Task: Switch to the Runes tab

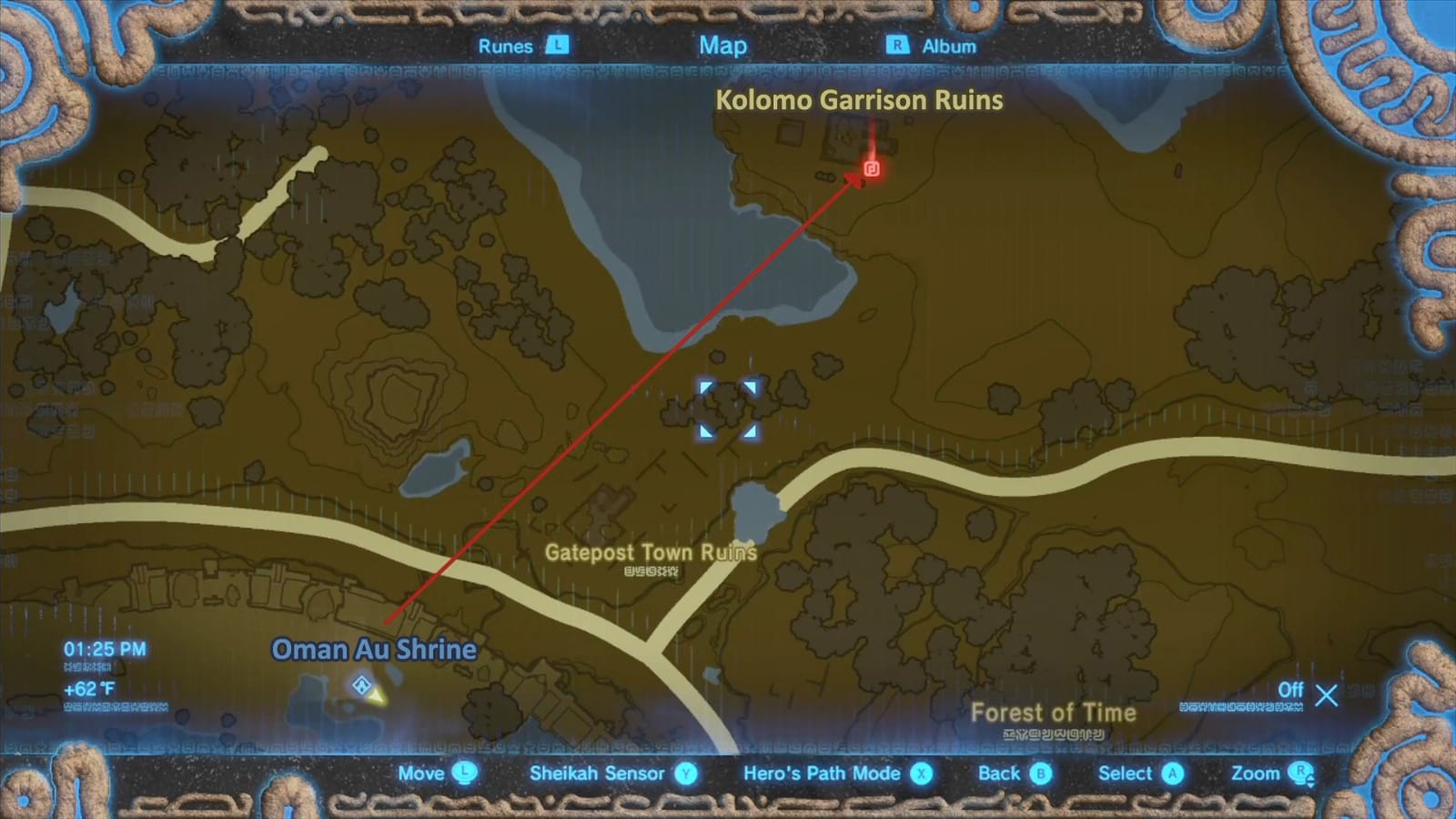Action: [x=504, y=45]
